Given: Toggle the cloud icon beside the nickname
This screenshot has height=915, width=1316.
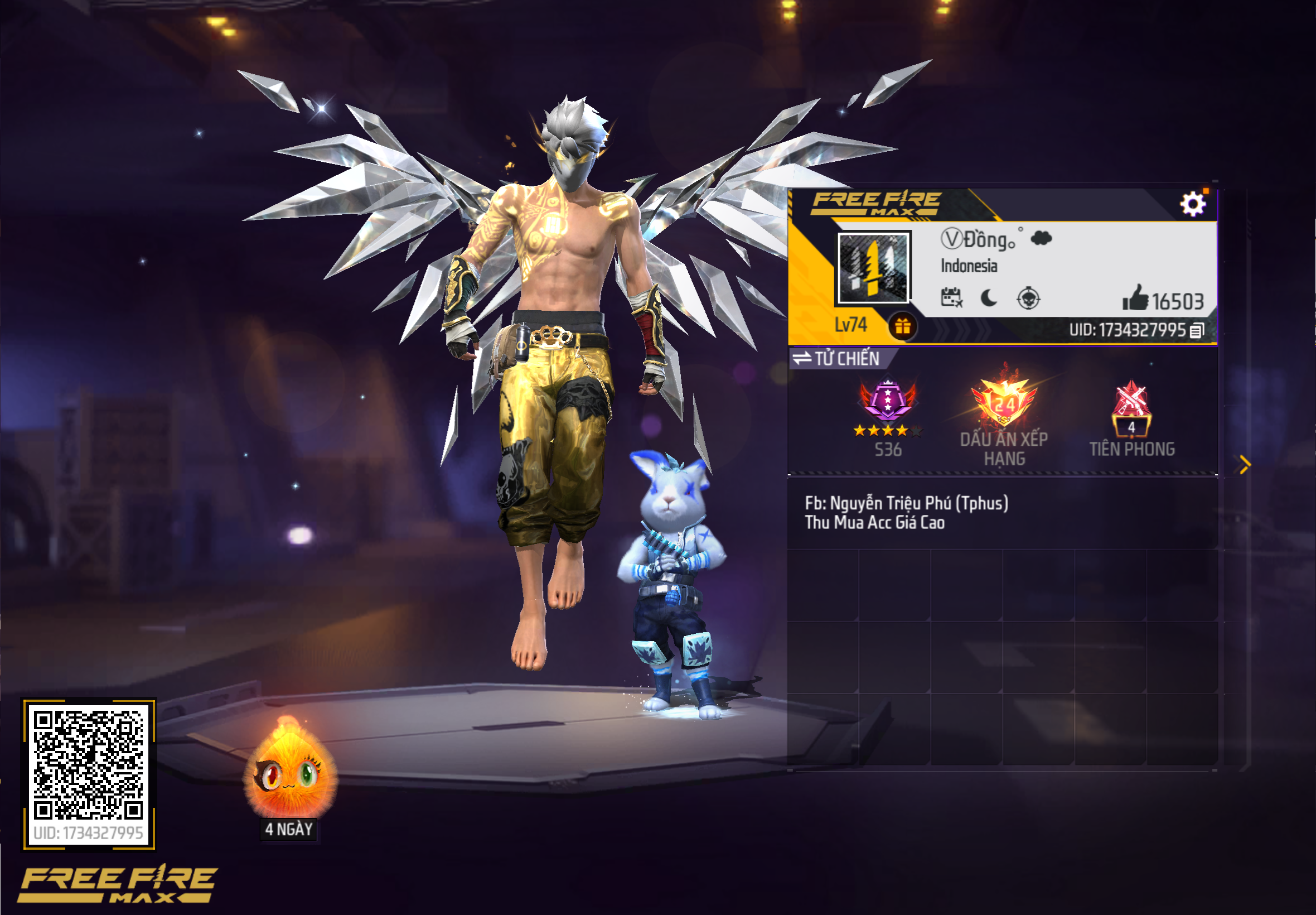Looking at the screenshot, I should pos(1041,239).
